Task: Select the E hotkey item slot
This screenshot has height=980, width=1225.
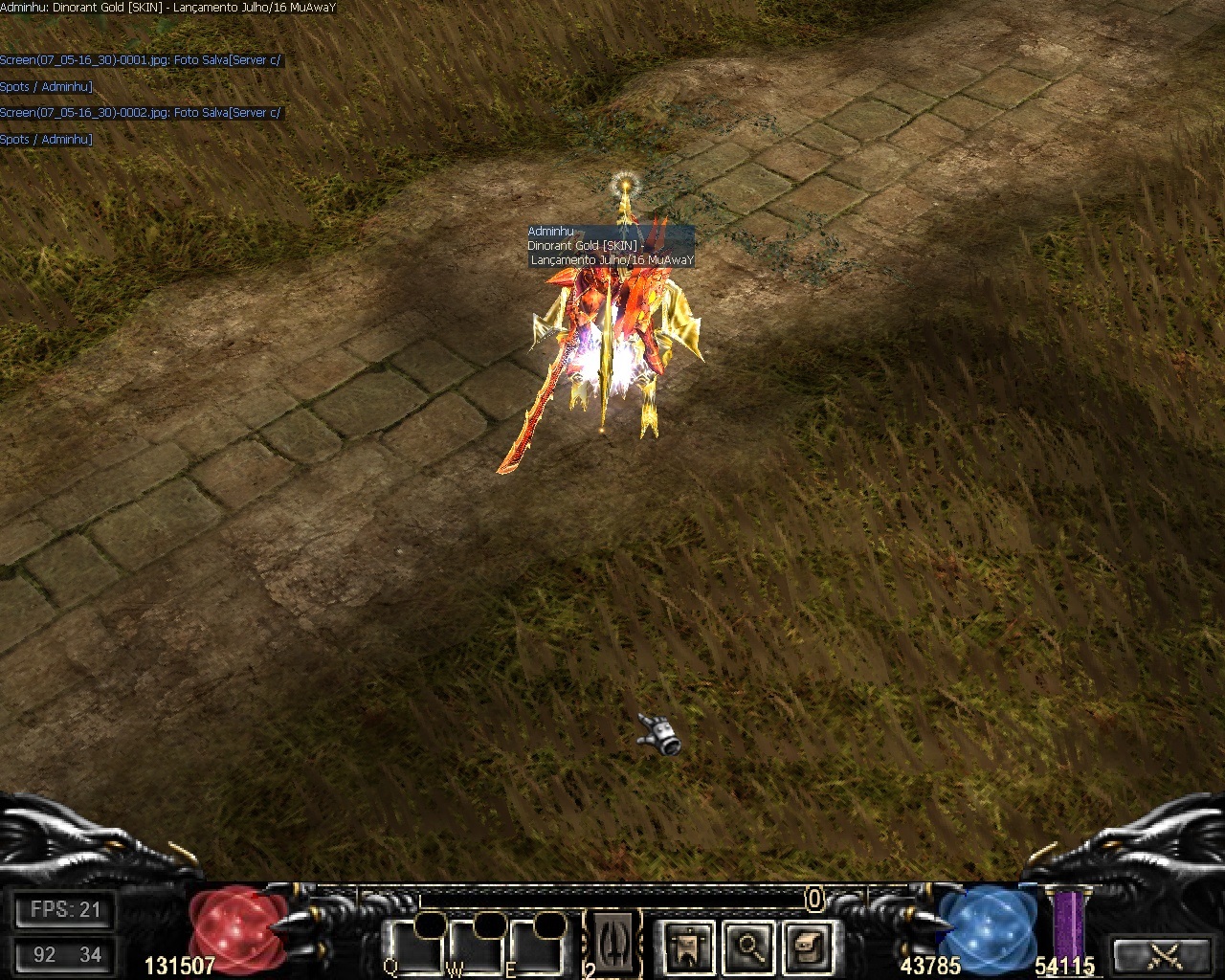Action: pos(534,947)
